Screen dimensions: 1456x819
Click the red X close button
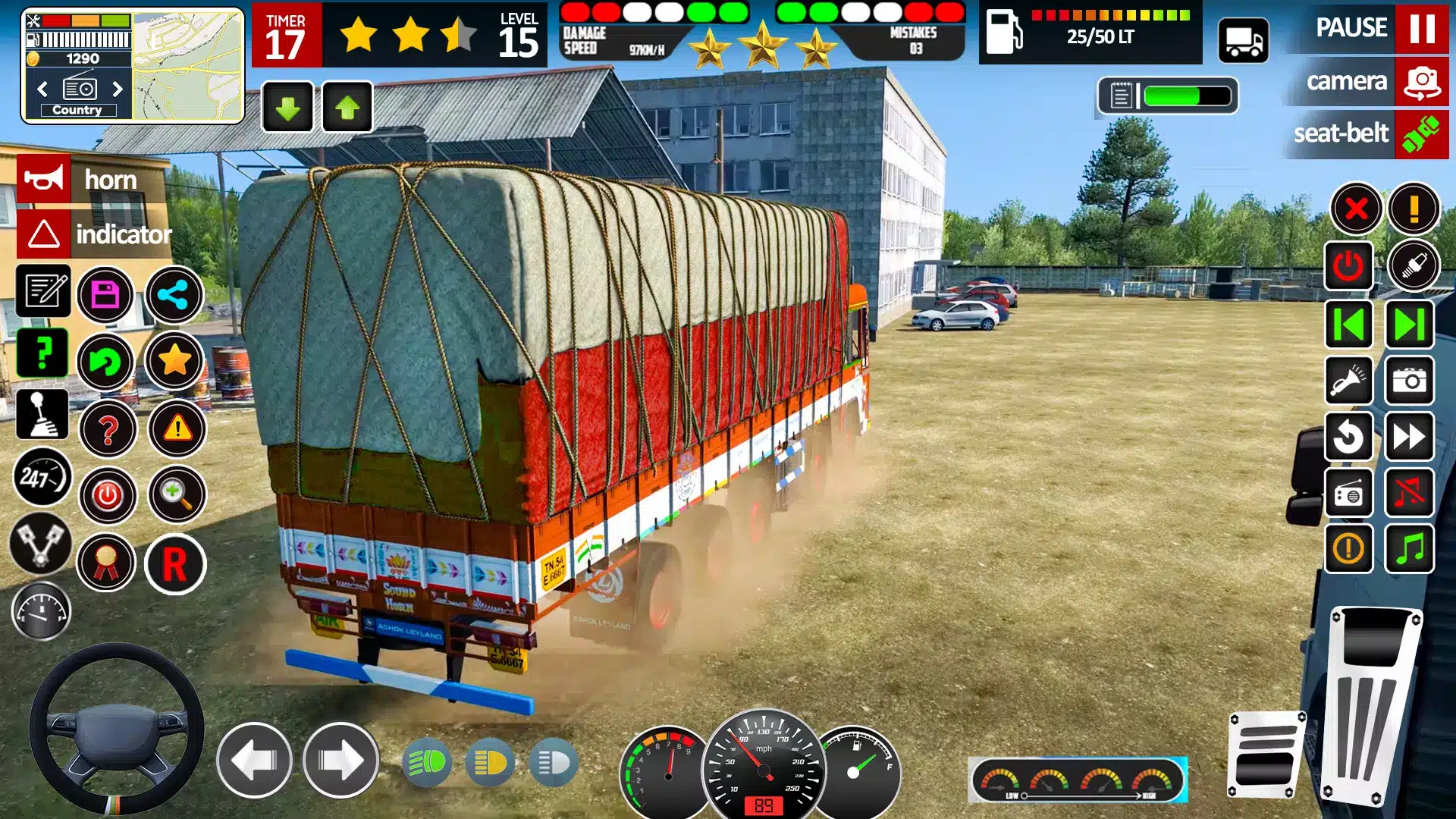1356,208
